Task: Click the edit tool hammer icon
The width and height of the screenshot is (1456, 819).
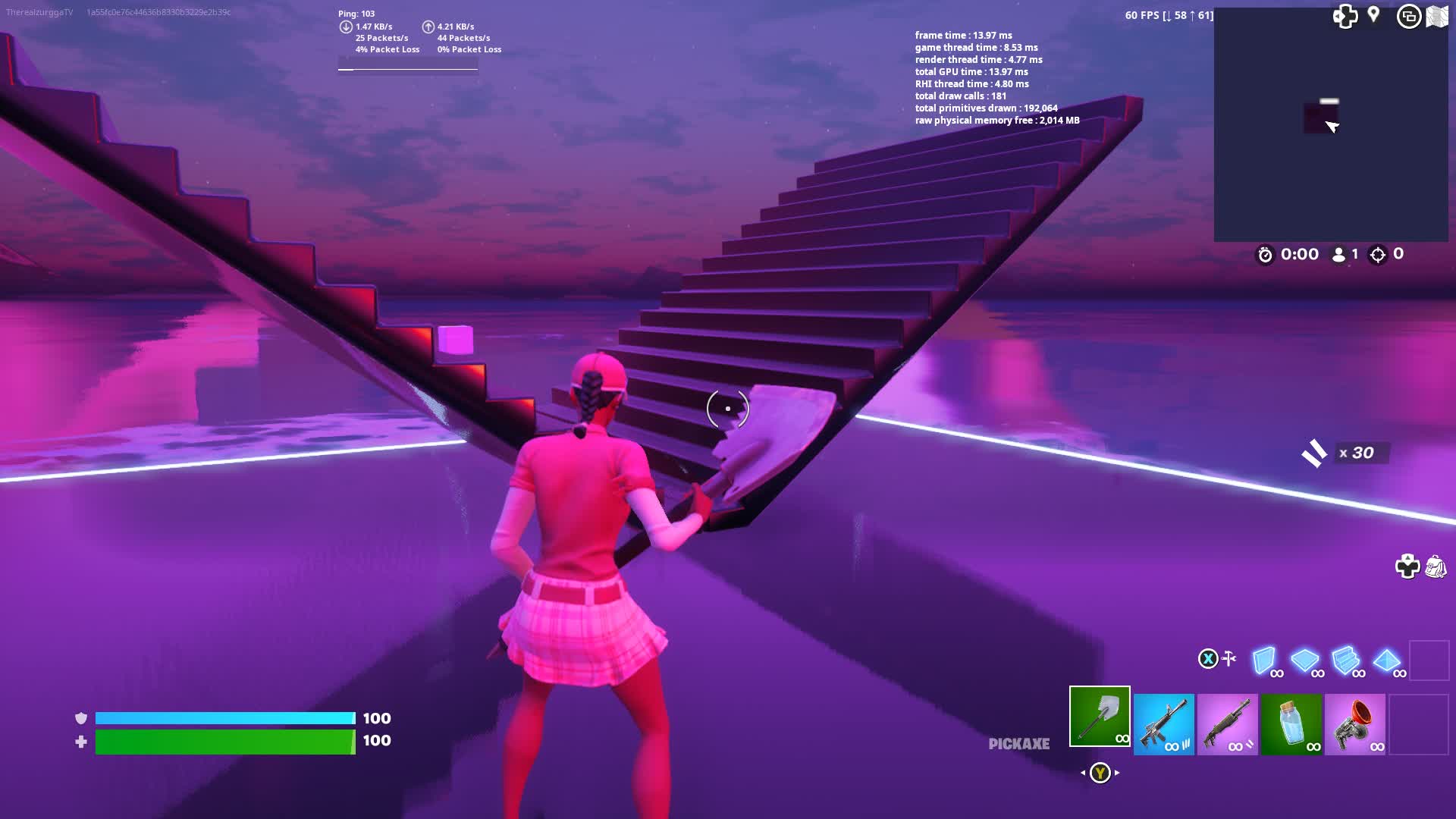Action: tap(1228, 658)
